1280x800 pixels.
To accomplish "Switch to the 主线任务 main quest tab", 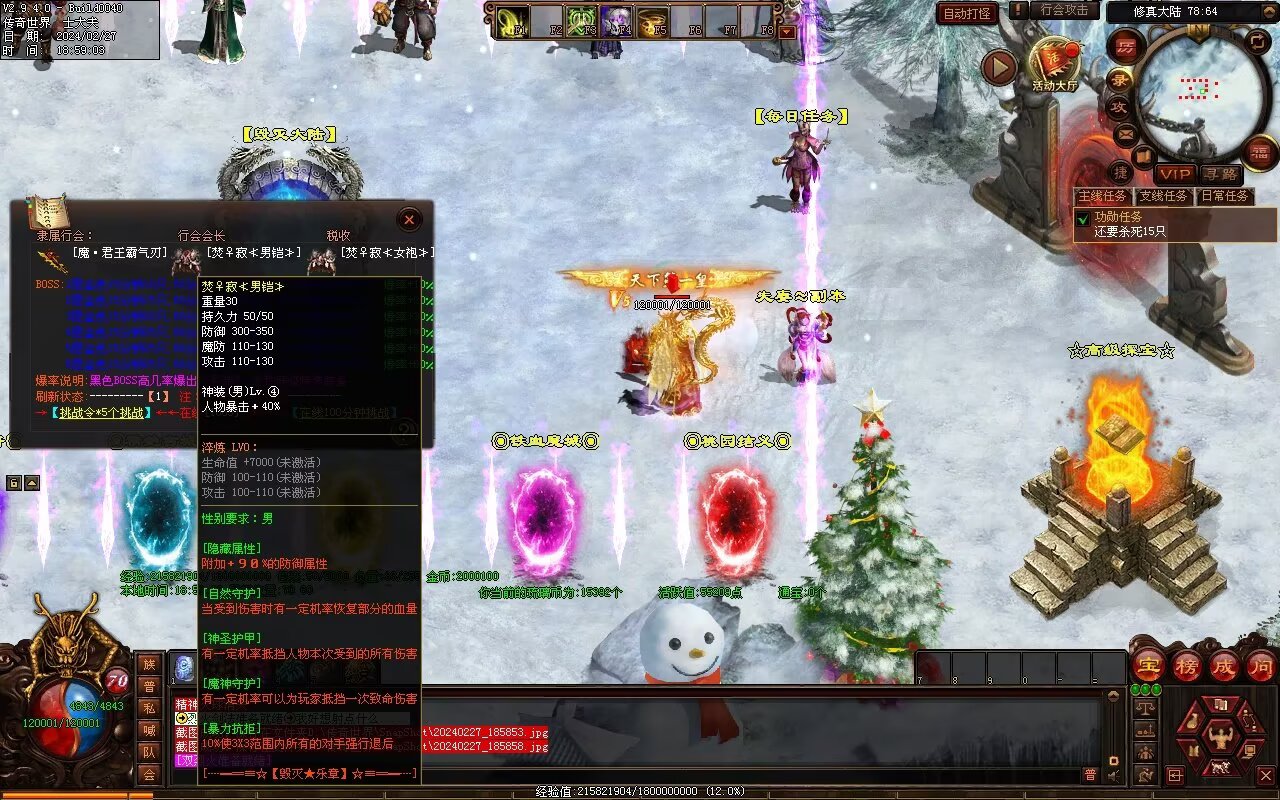I will coord(1103,196).
